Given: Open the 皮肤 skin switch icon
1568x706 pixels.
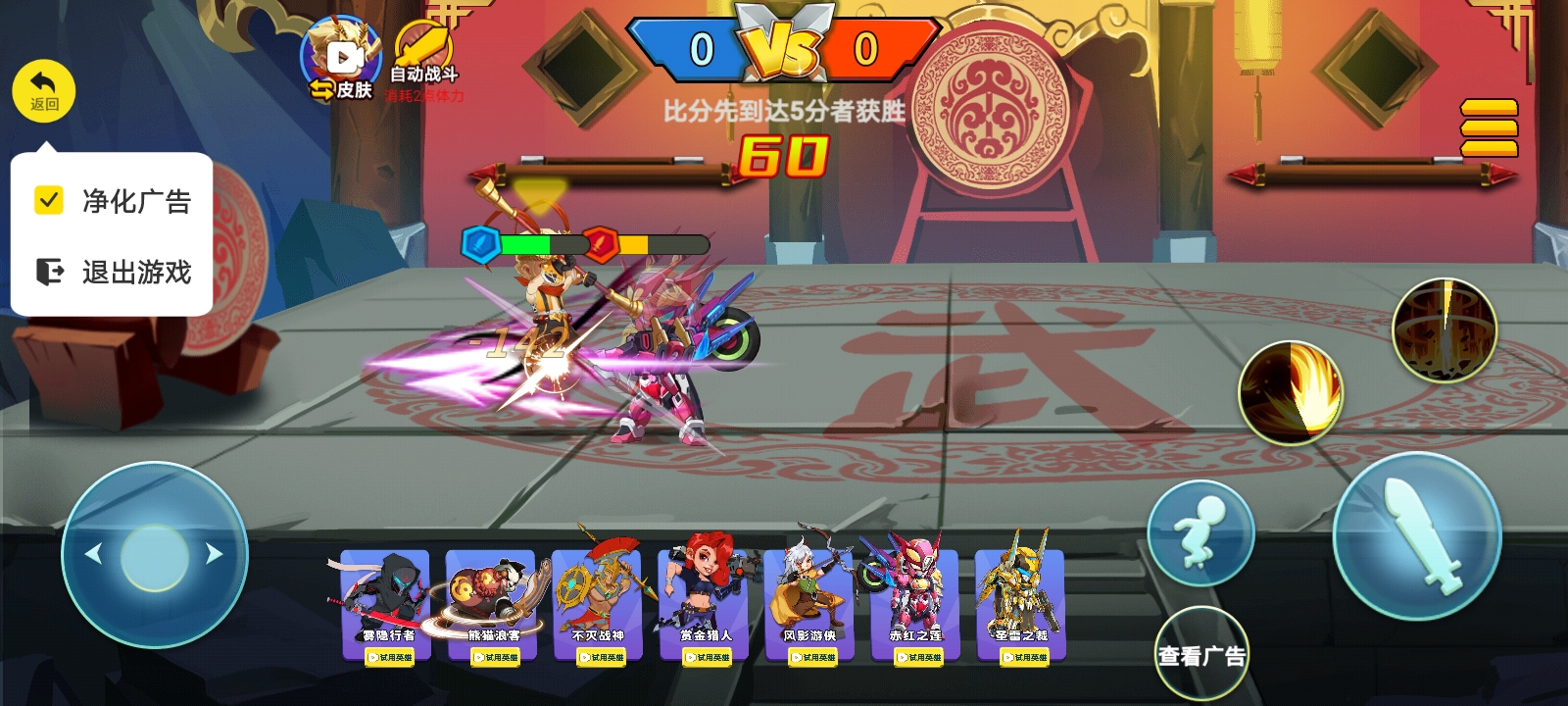Looking at the screenshot, I should click(340, 61).
